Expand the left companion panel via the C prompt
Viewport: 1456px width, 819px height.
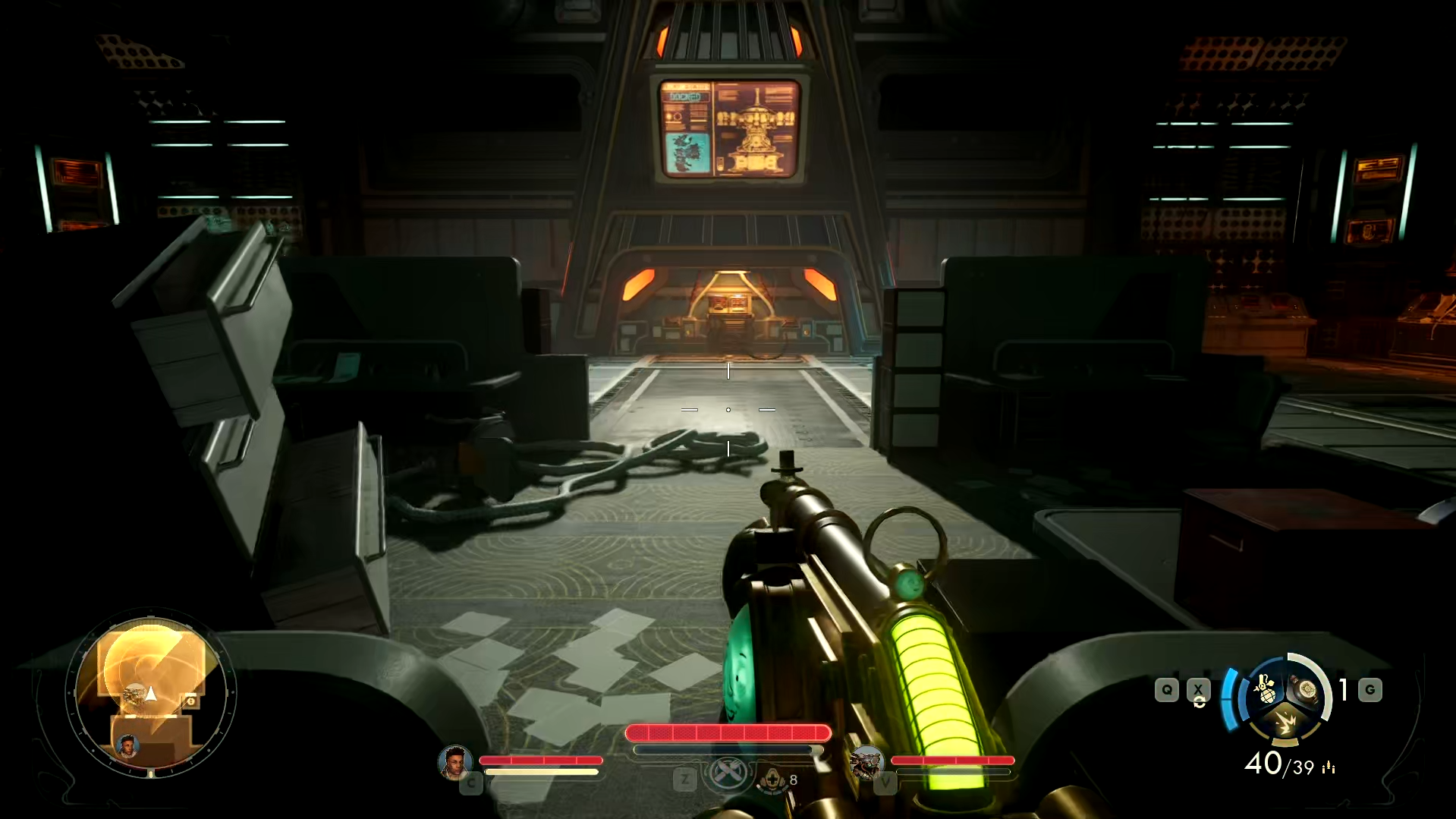click(x=473, y=782)
